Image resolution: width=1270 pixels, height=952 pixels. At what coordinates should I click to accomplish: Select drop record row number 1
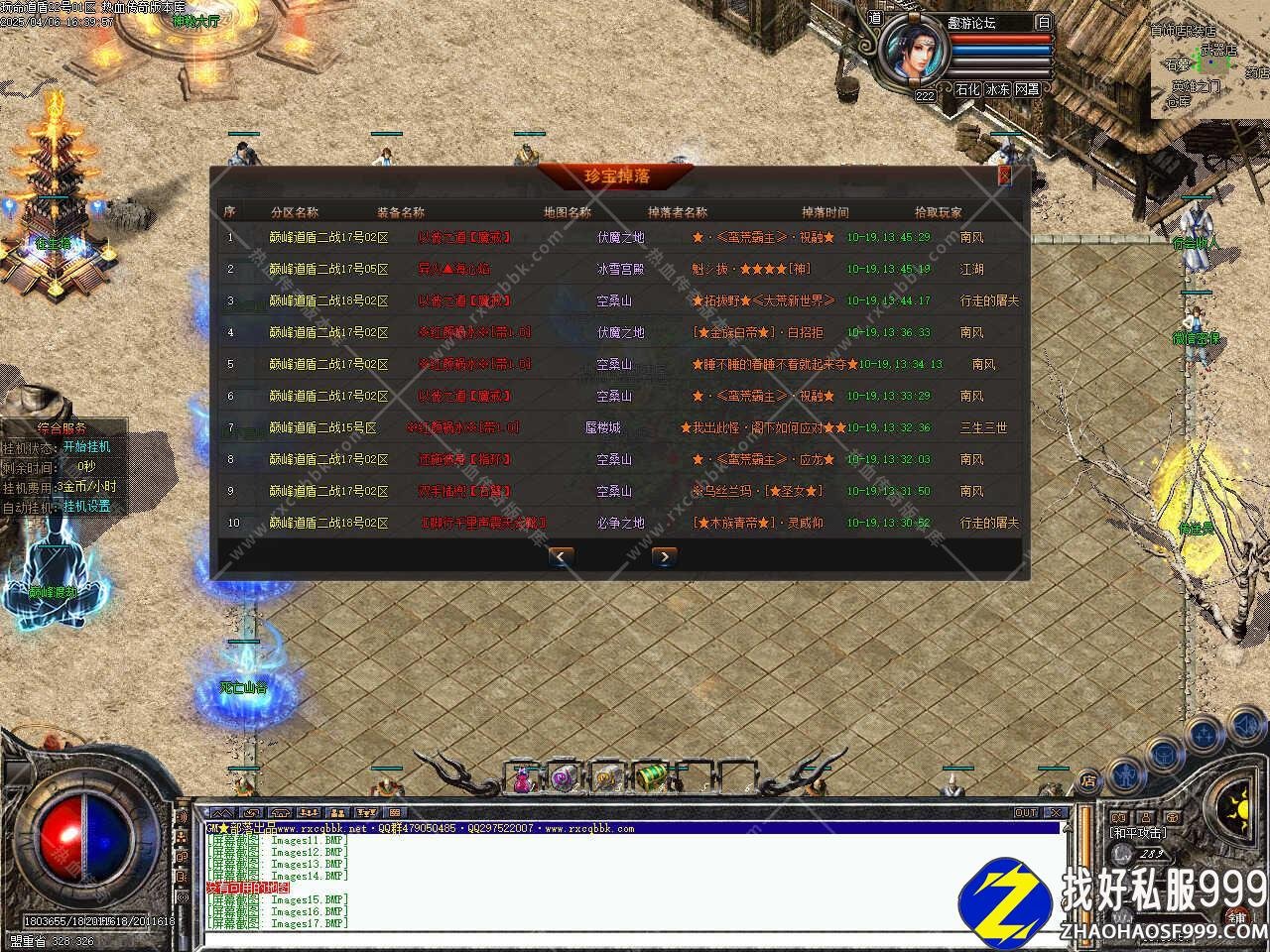(x=620, y=237)
